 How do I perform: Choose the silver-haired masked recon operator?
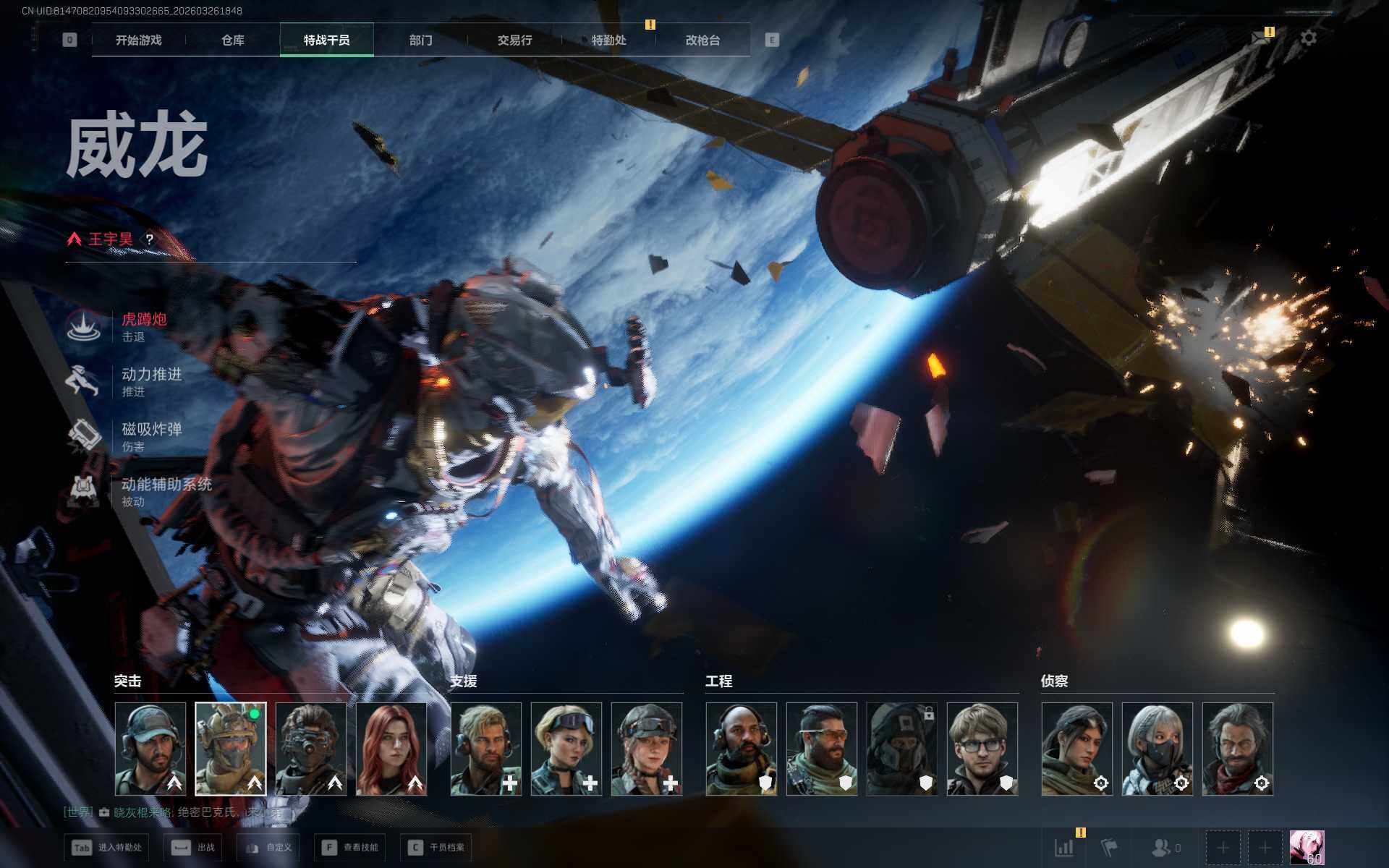pyautogui.click(x=1157, y=749)
